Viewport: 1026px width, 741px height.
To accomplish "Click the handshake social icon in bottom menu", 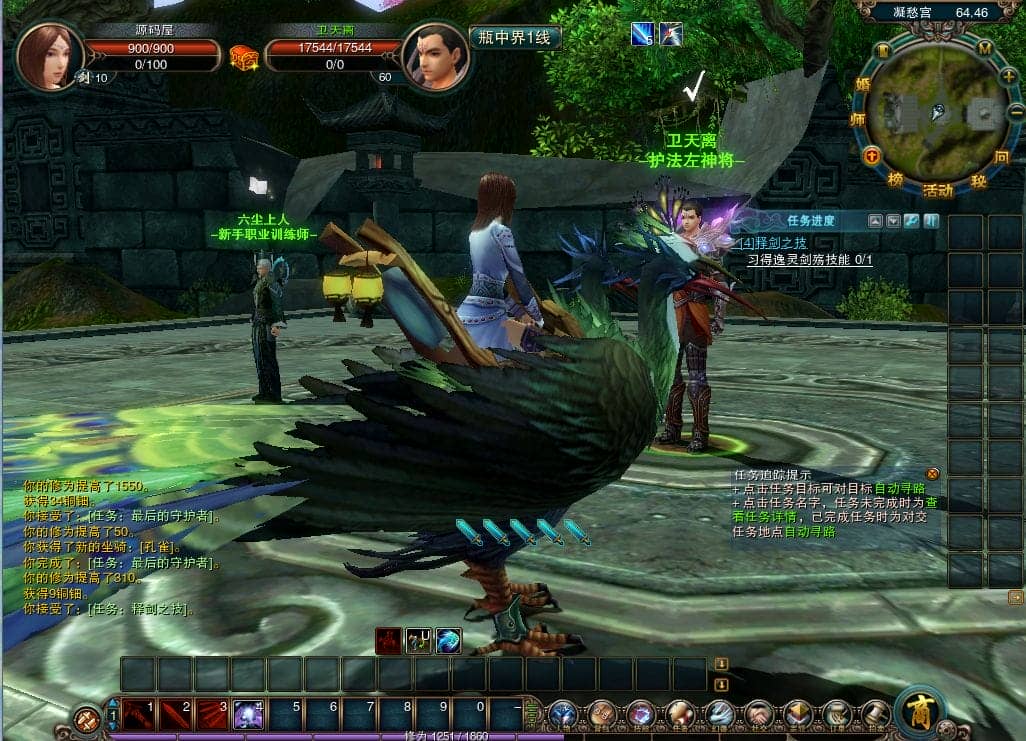I will 759,714.
